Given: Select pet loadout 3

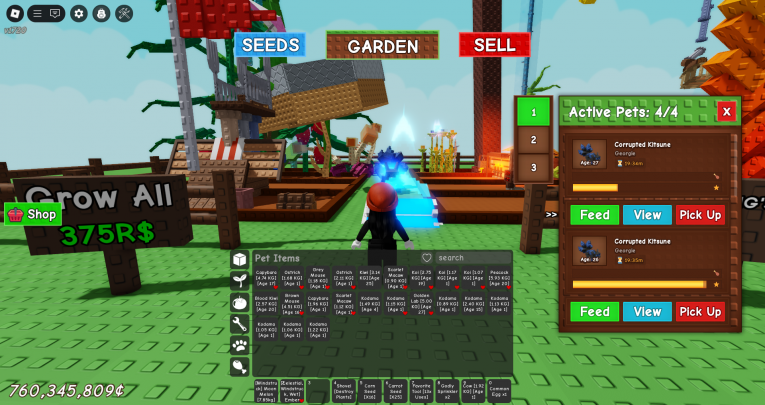Looking at the screenshot, I should coord(533,167).
